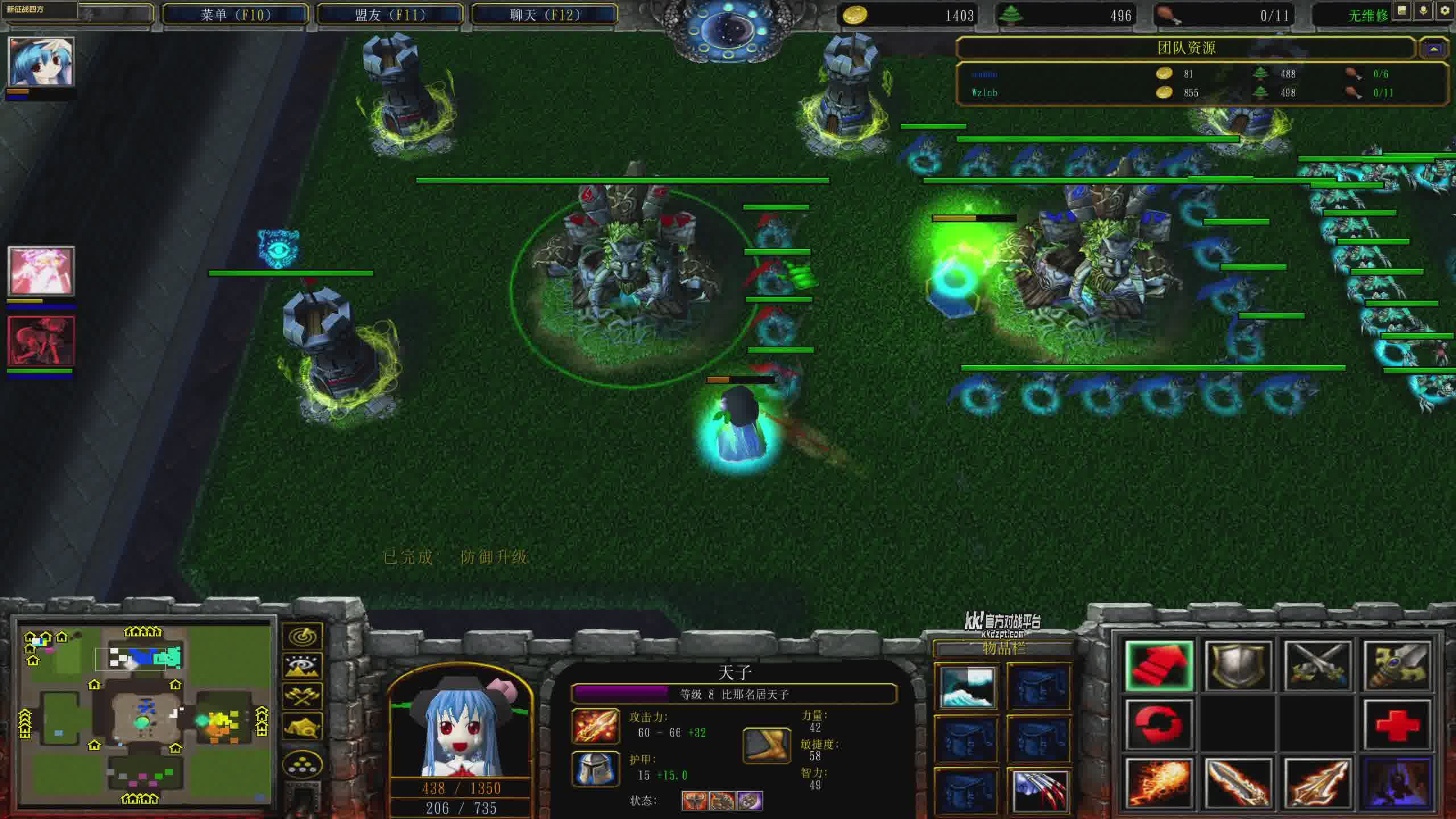Toggle minimap terrain visibility eye button
This screenshot has width=1456, height=819.
[303, 667]
